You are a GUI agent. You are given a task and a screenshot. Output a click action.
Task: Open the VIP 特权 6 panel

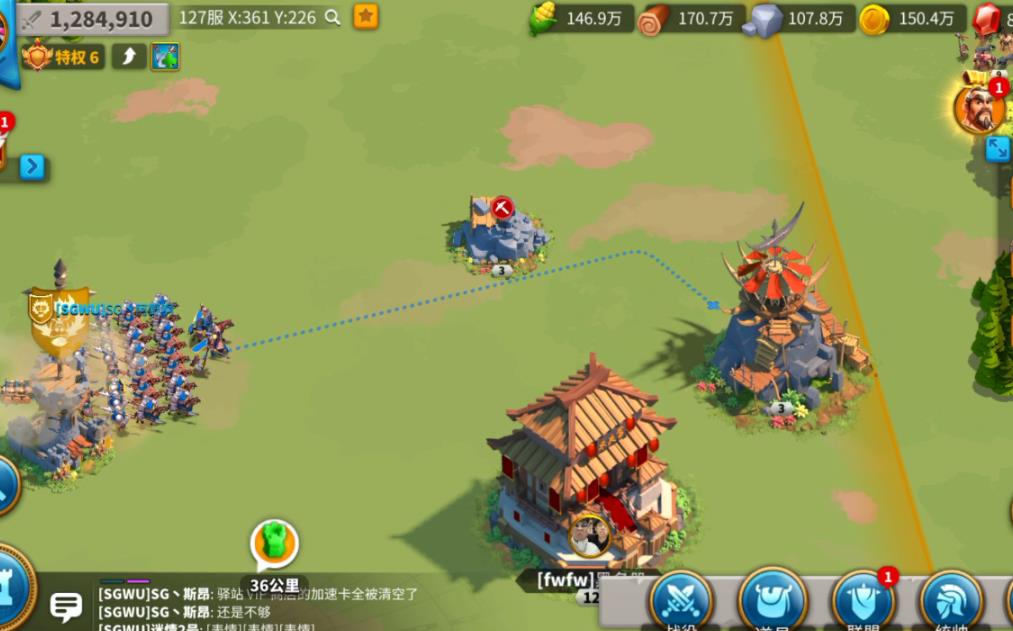click(65, 56)
